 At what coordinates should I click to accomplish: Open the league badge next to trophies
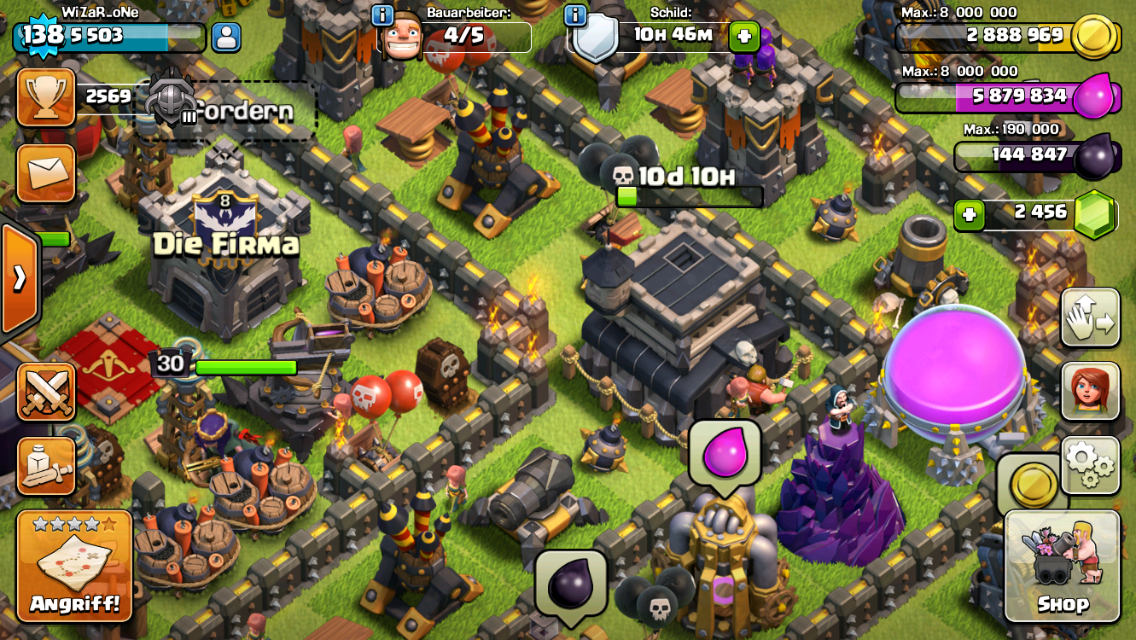[x=170, y=100]
